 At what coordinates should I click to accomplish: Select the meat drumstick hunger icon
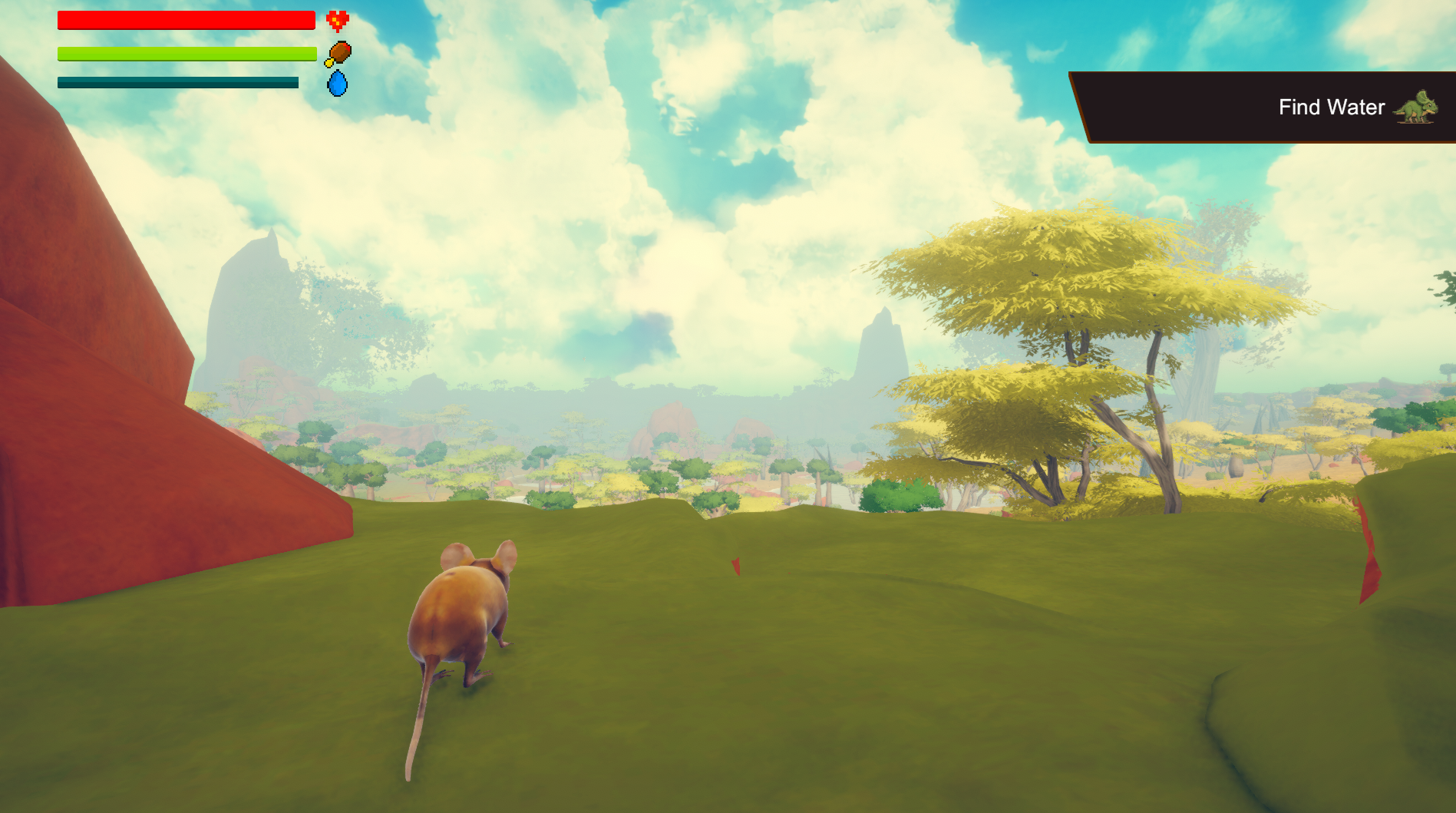(338, 54)
